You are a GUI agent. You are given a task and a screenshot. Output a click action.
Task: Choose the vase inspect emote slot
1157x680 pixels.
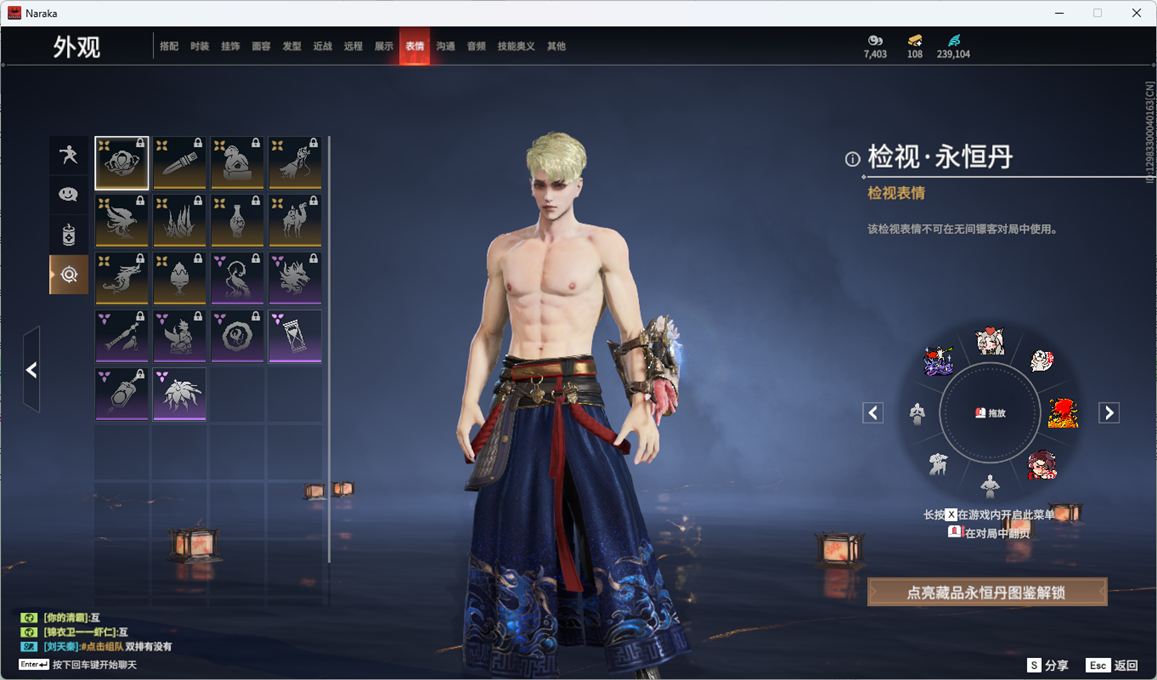[x=237, y=220]
